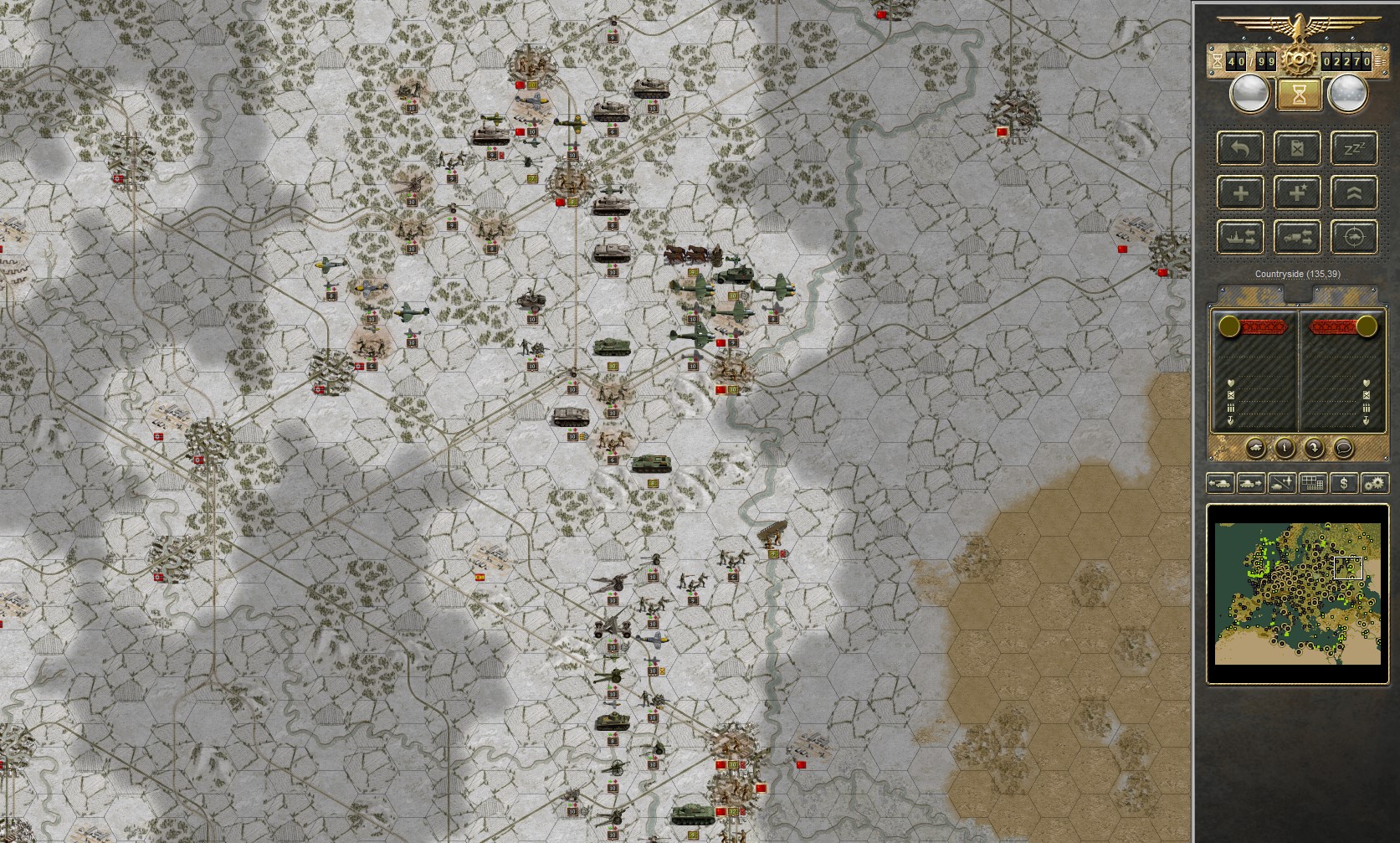Open the message log speech bubble
The image size is (1400, 843).
(1344, 448)
